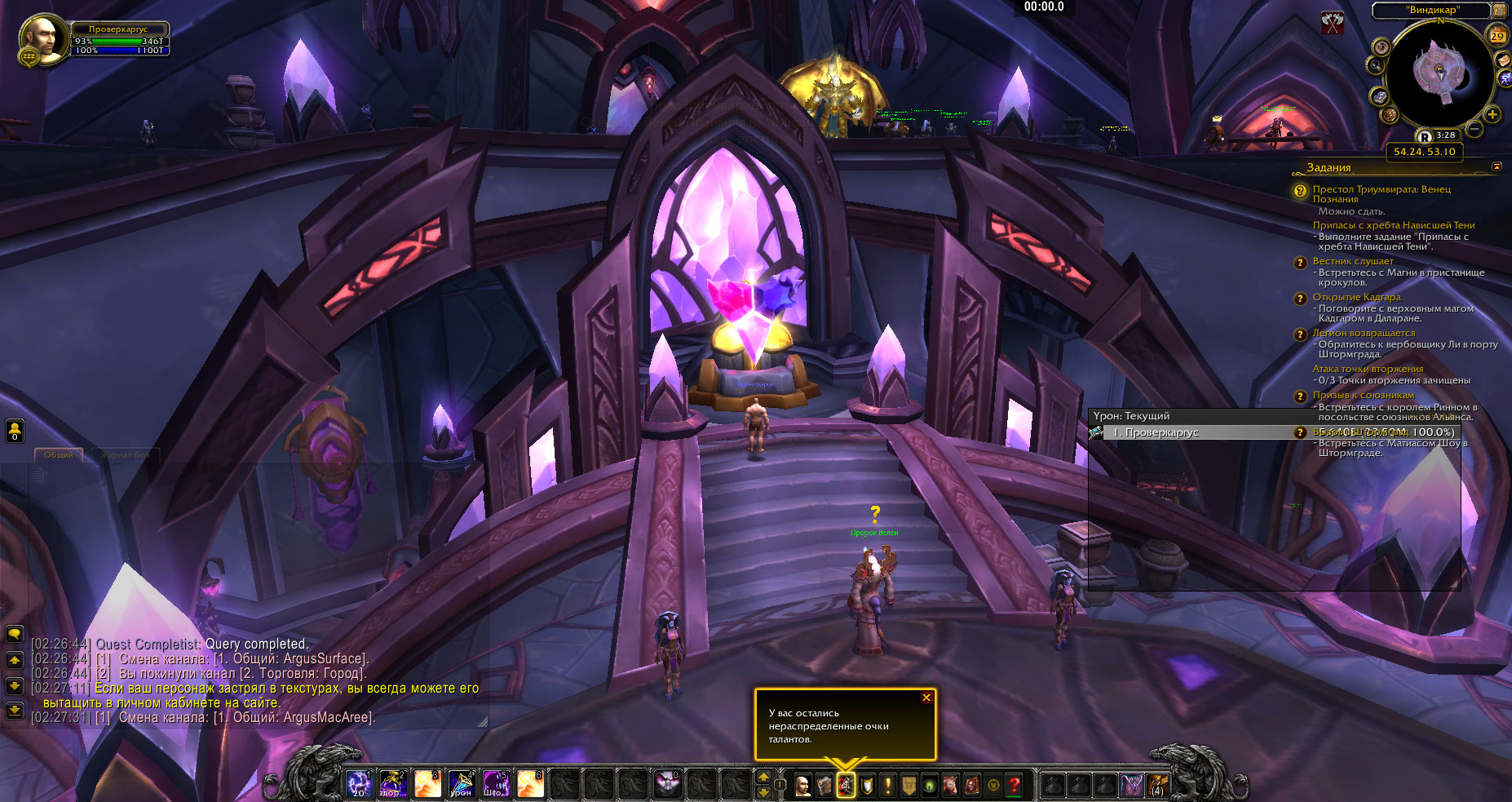Open the crossed axes icon near minimap
This screenshot has width=1512, height=802.
pyautogui.click(x=1333, y=24)
